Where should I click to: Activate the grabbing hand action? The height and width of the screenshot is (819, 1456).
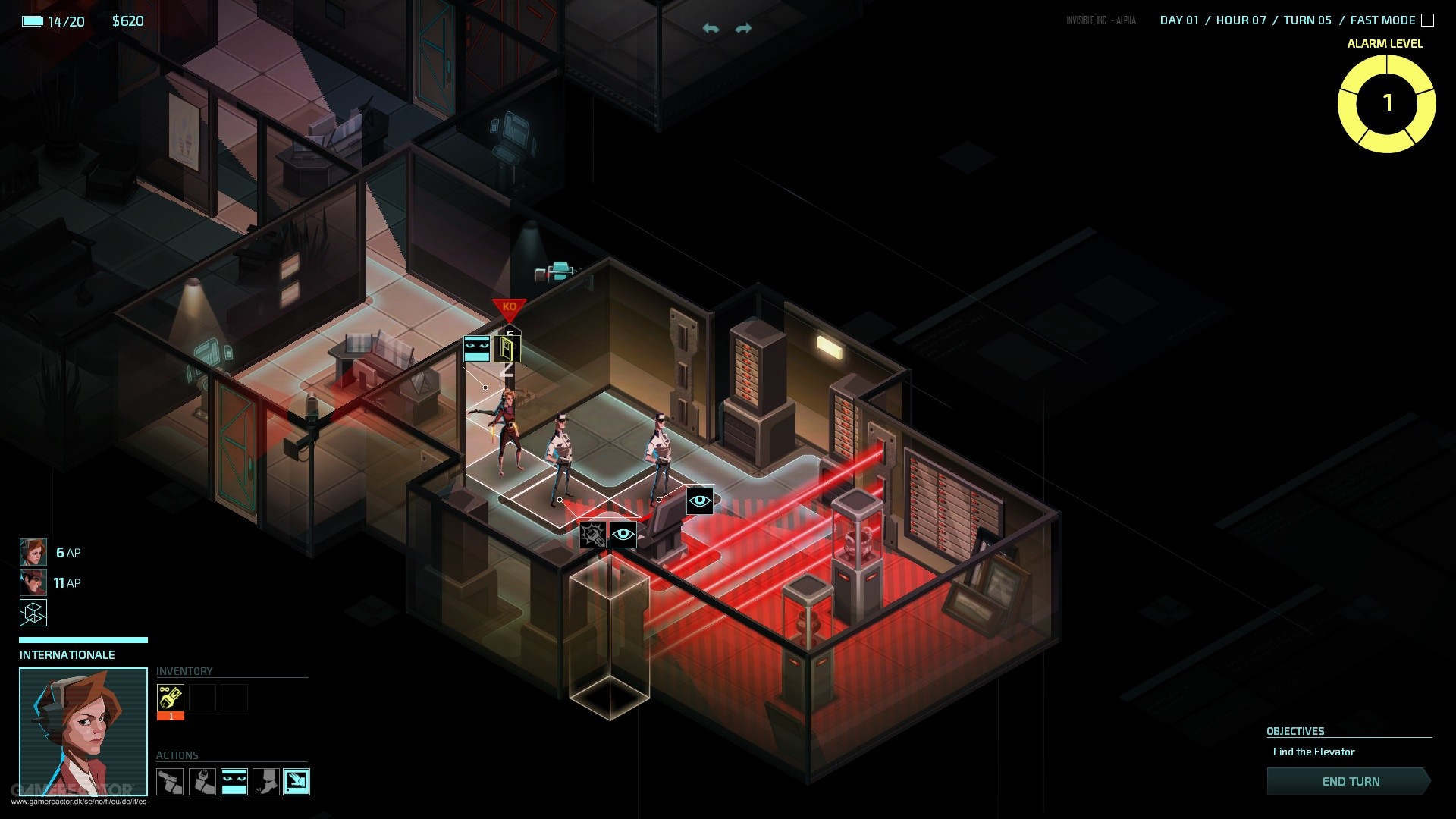coord(297,782)
